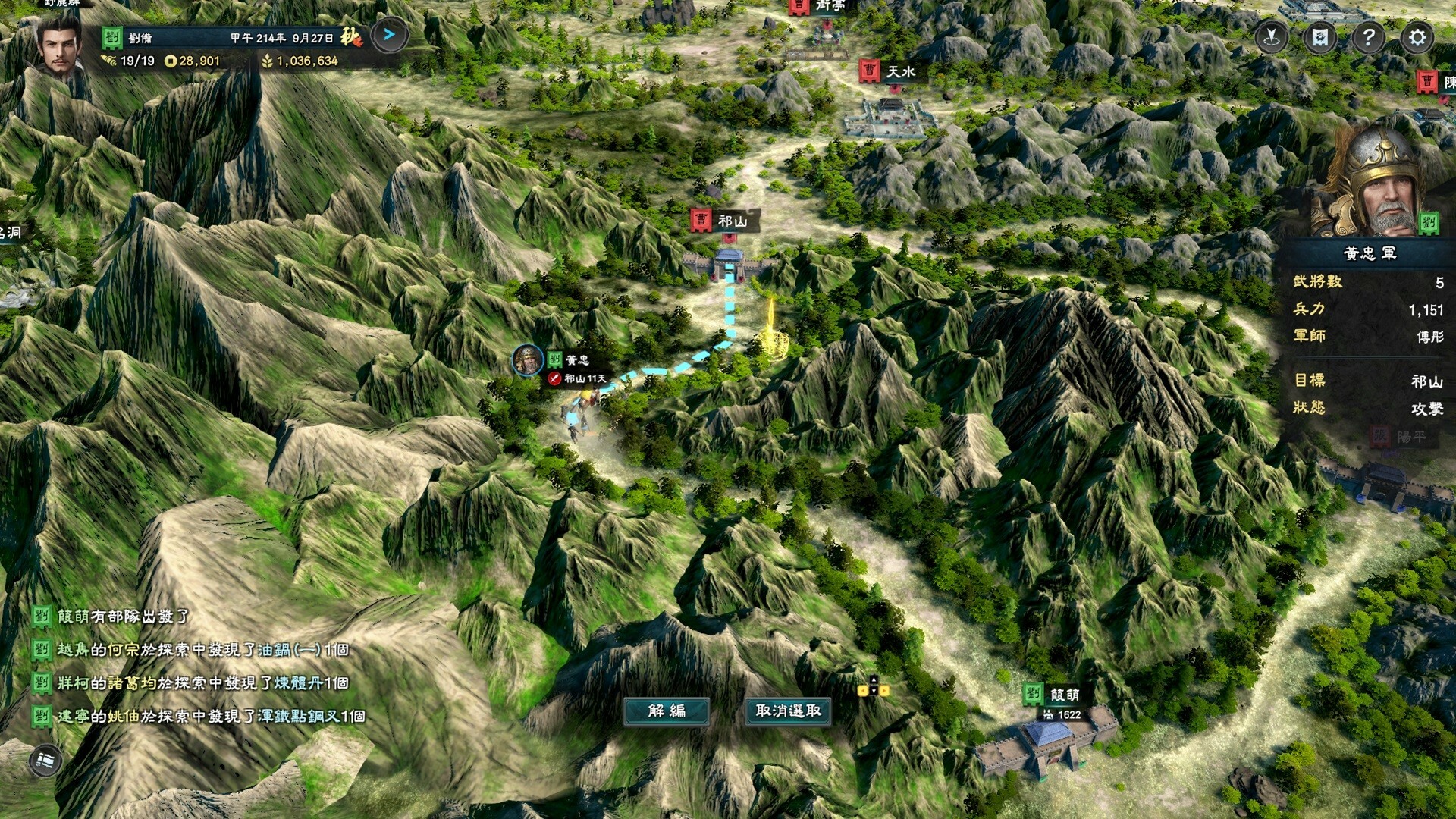
Task: Click the location marker icon at top right
Action: [1270, 36]
